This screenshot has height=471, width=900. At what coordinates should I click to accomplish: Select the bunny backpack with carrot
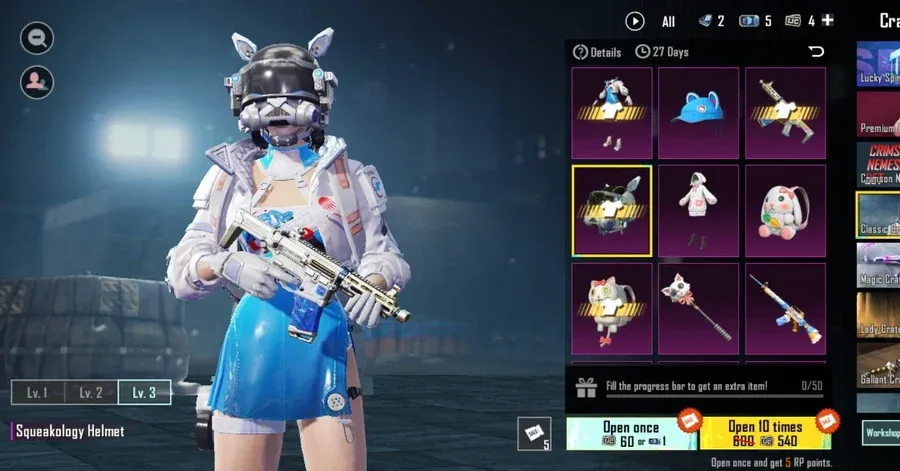(785, 210)
